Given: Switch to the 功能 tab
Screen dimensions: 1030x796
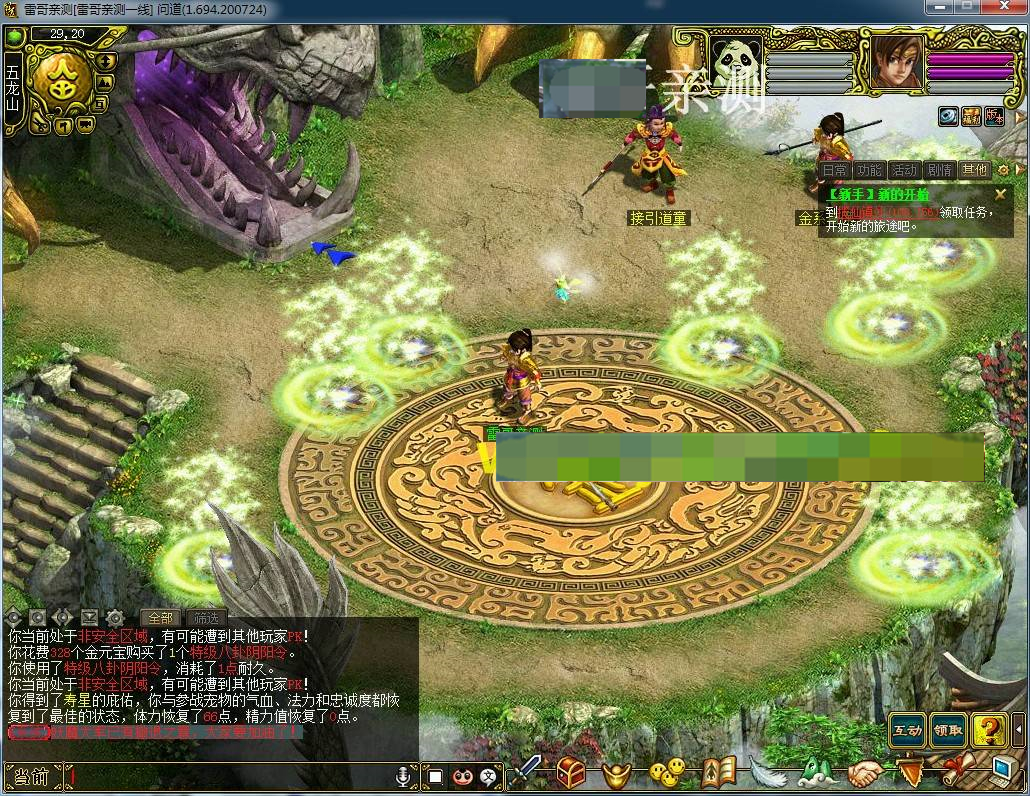Looking at the screenshot, I should (x=870, y=170).
